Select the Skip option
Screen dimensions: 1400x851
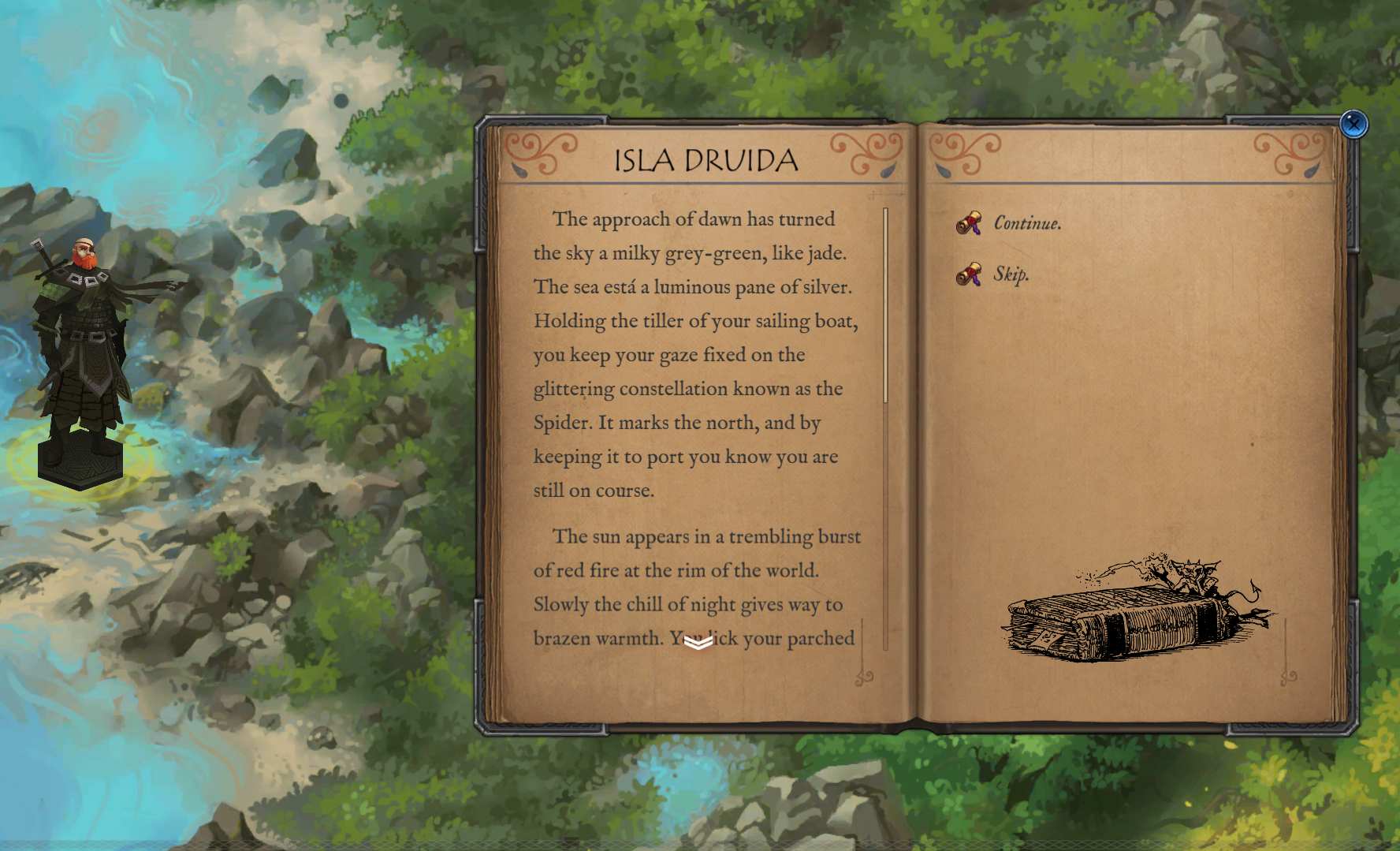coord(1011,274)
